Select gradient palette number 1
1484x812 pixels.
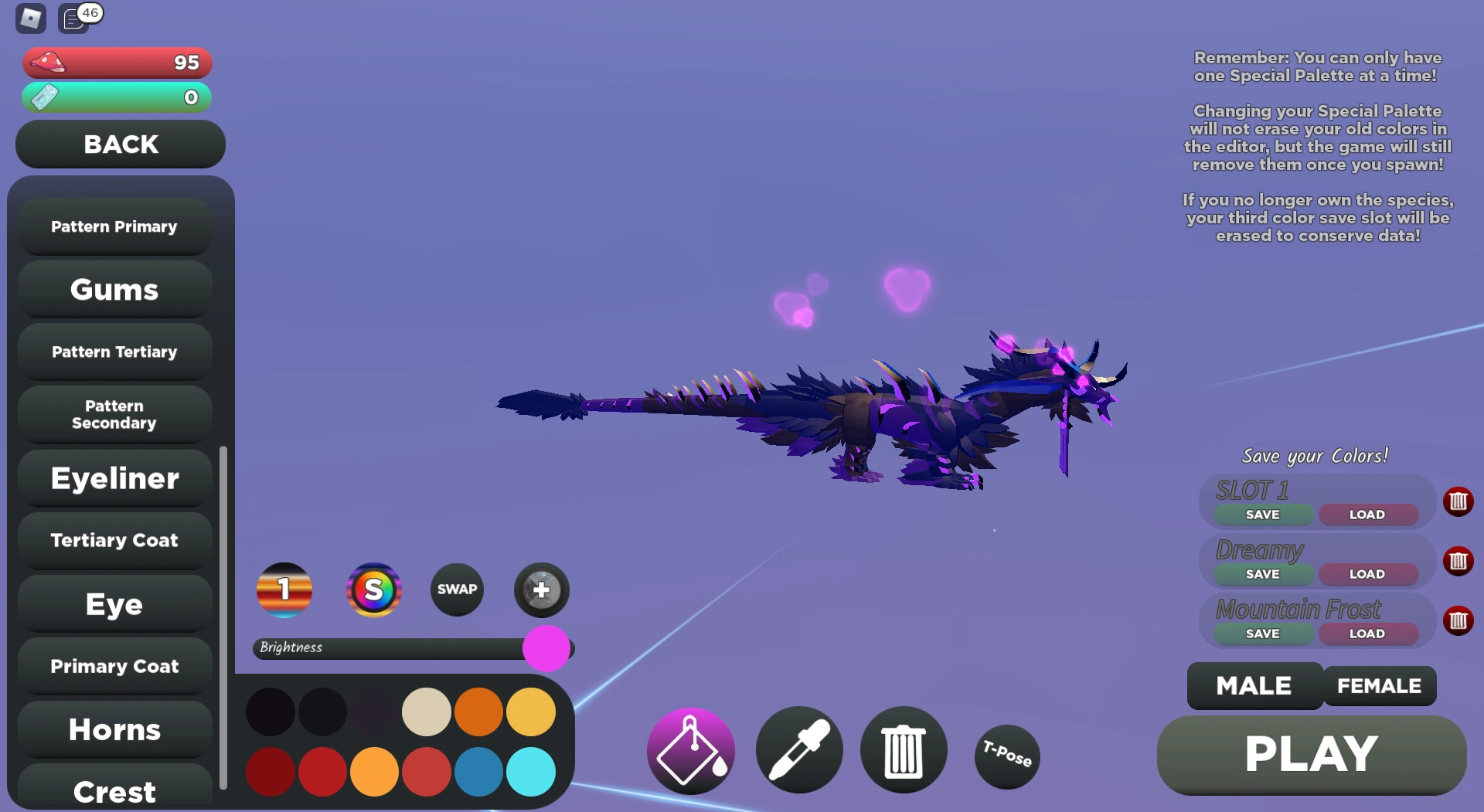[x=284, y=589]
